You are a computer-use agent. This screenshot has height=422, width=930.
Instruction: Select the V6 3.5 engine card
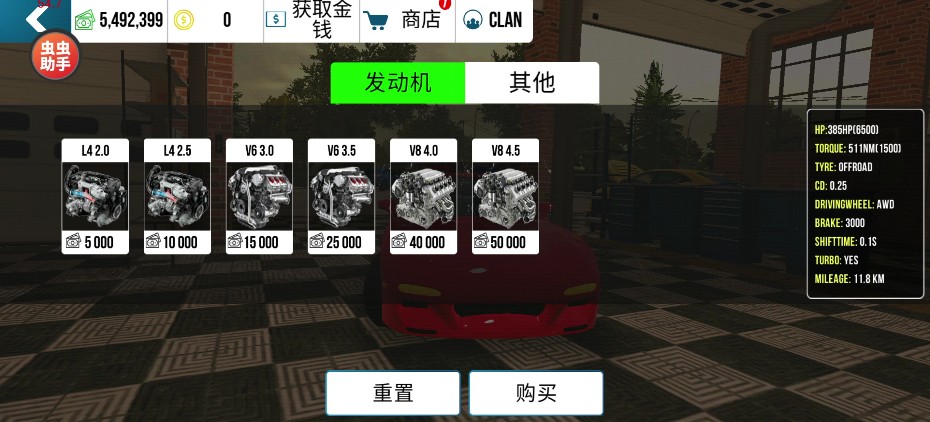pyautogui.click(x=341, y=196)
